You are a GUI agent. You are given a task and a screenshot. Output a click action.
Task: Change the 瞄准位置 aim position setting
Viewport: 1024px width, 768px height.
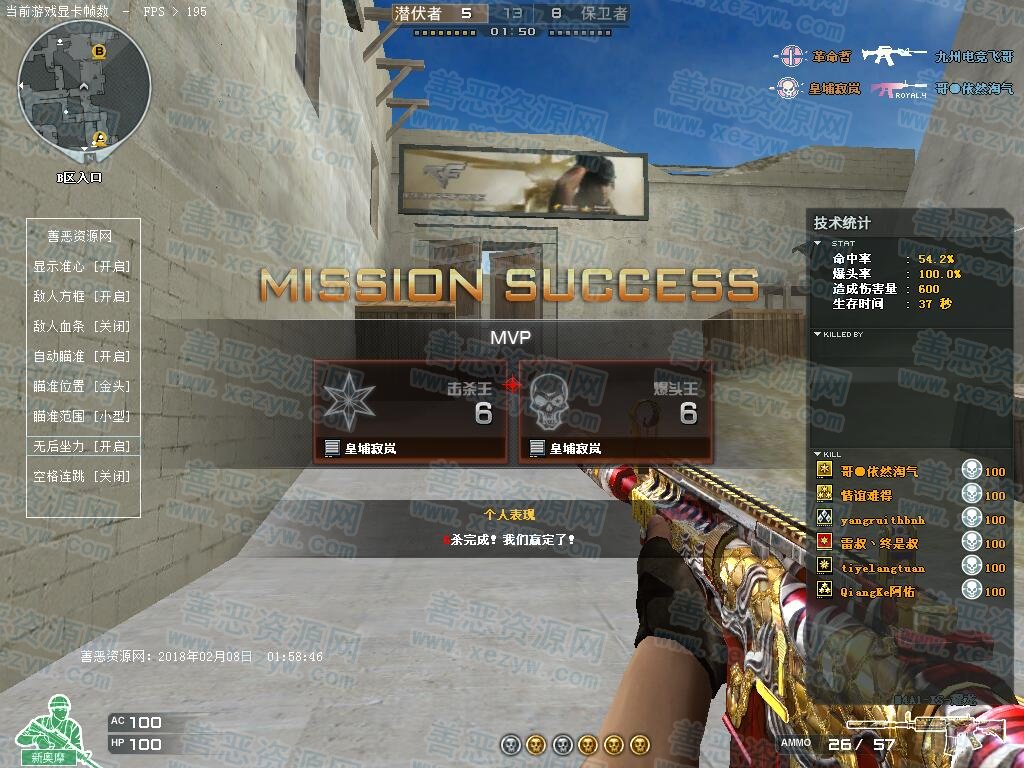point(82,387)
